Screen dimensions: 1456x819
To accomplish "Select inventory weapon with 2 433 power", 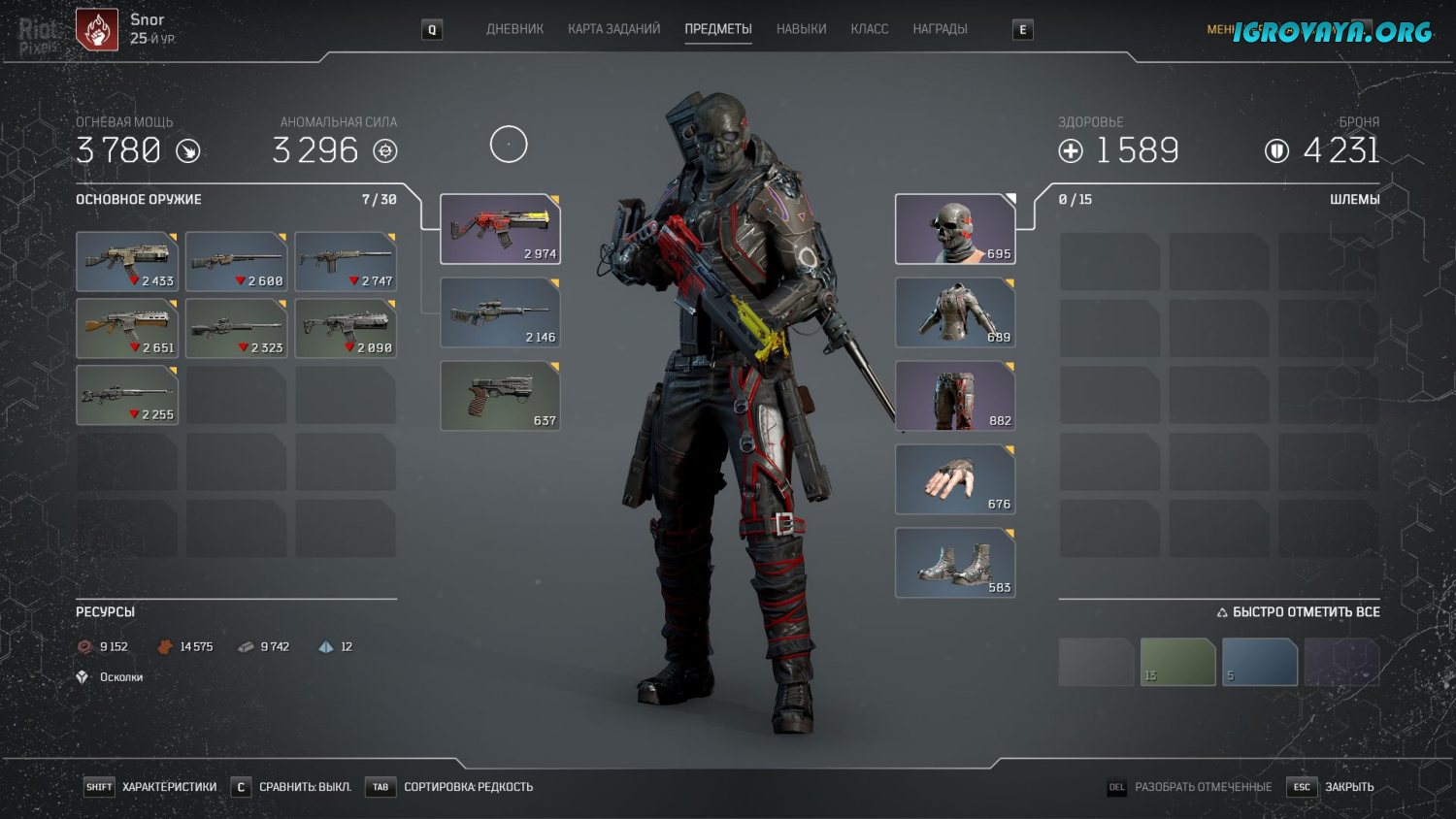I will pyautogui.click(x=127, y=261).
